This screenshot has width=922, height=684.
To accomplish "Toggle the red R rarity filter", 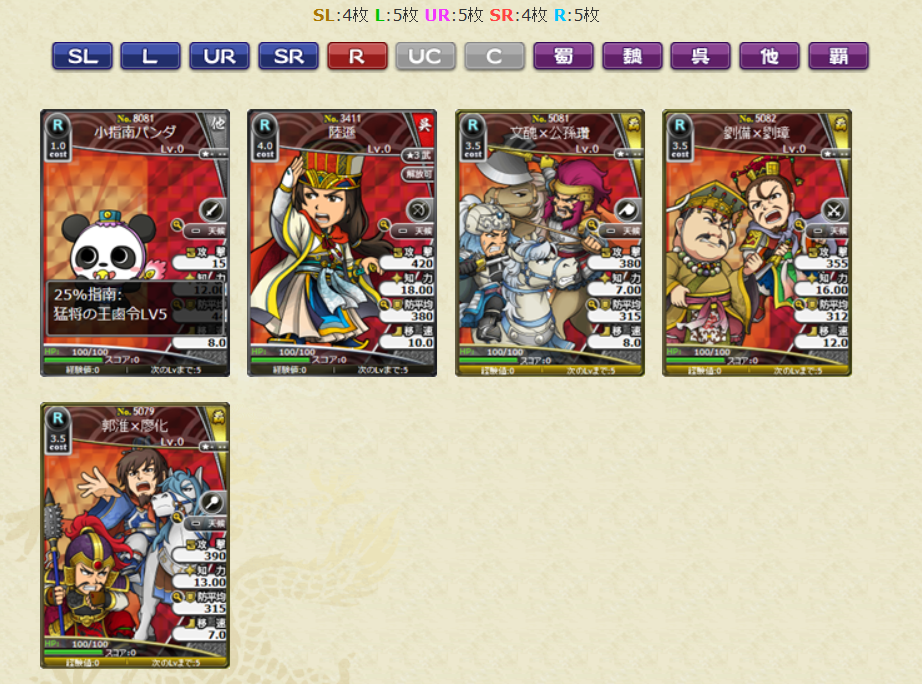I will coord(357,56).
